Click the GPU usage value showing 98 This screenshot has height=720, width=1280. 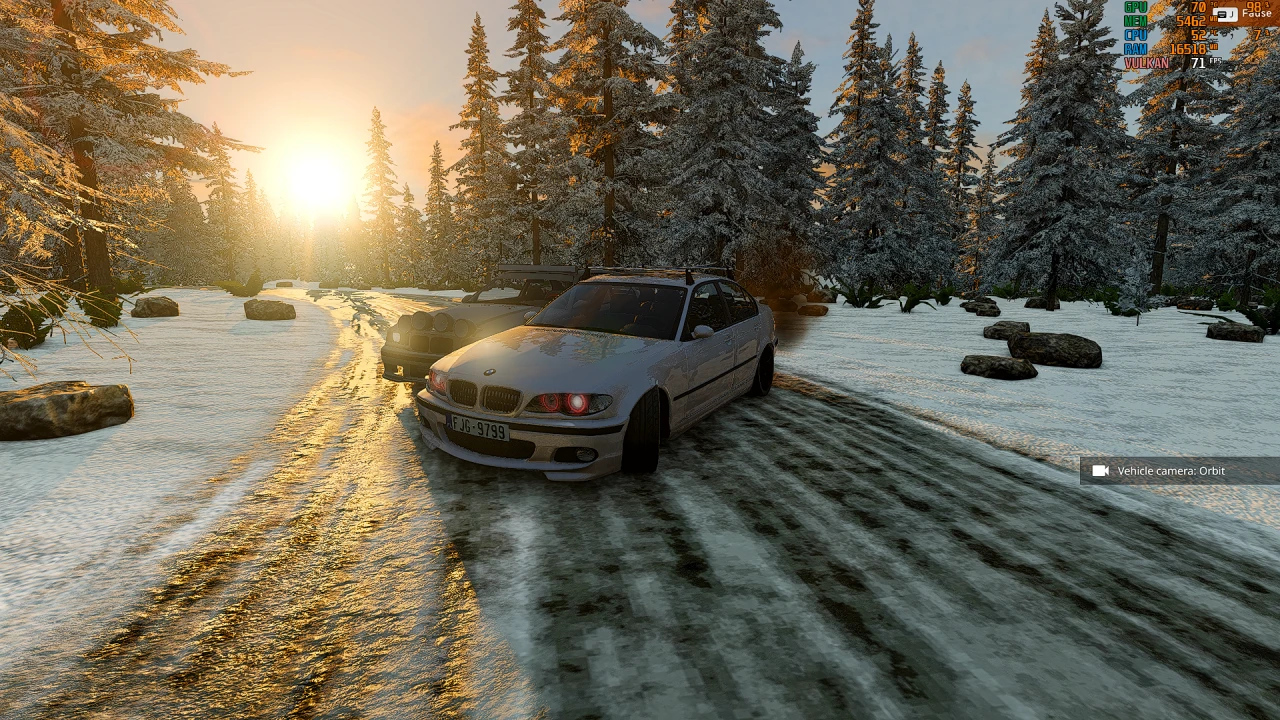click(1253, 7)
